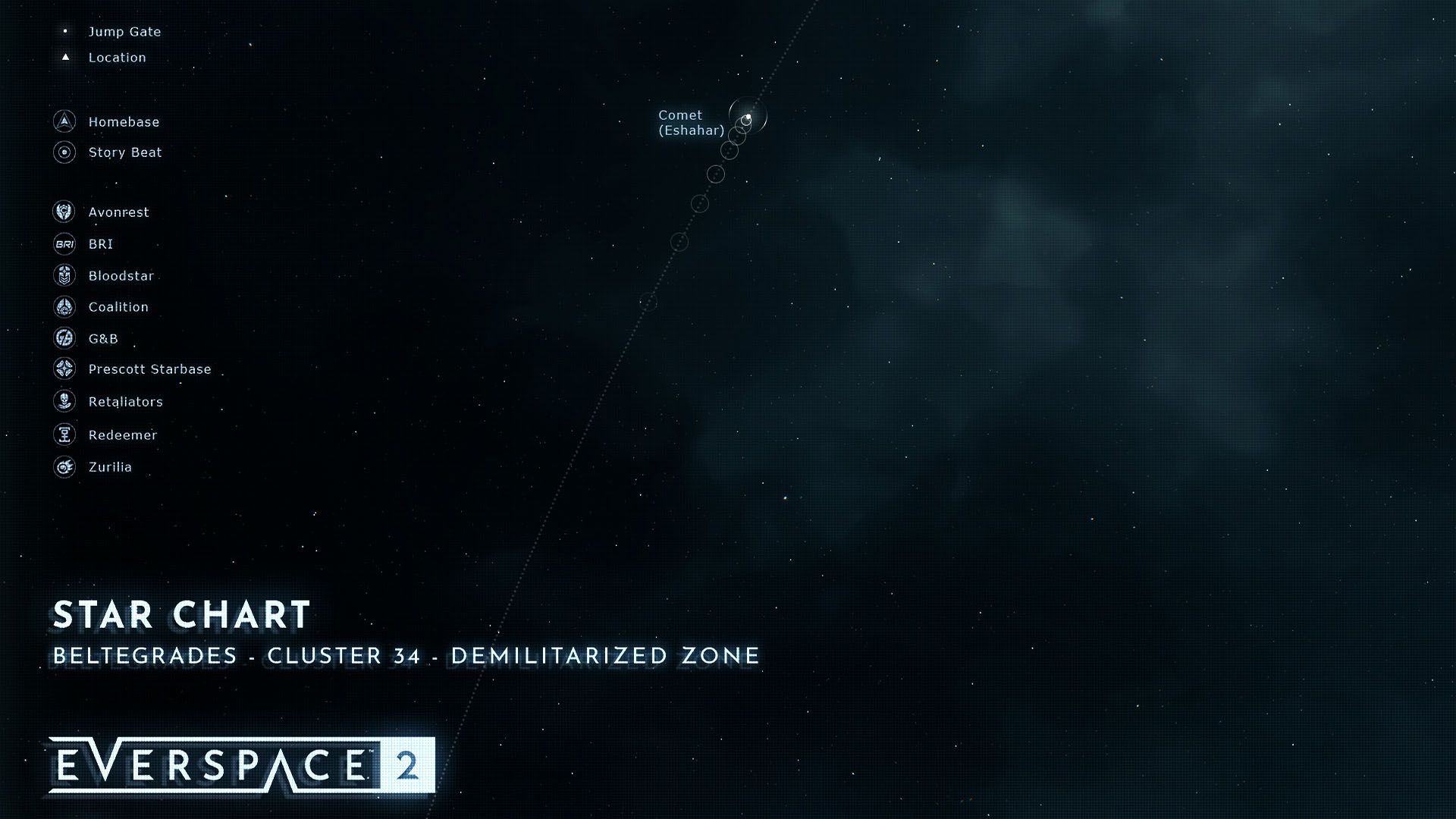Click the Story Beat legend entry

125,152
